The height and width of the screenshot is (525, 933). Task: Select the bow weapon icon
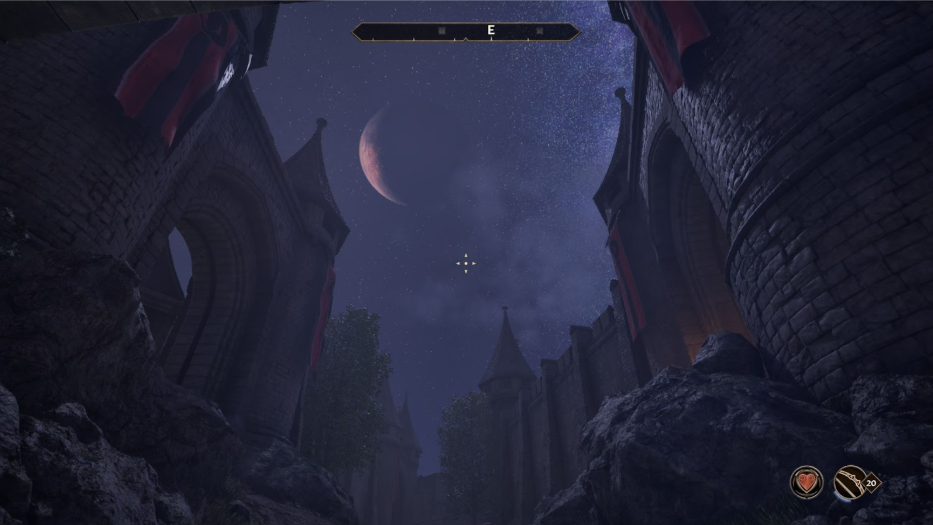[850, 483]
